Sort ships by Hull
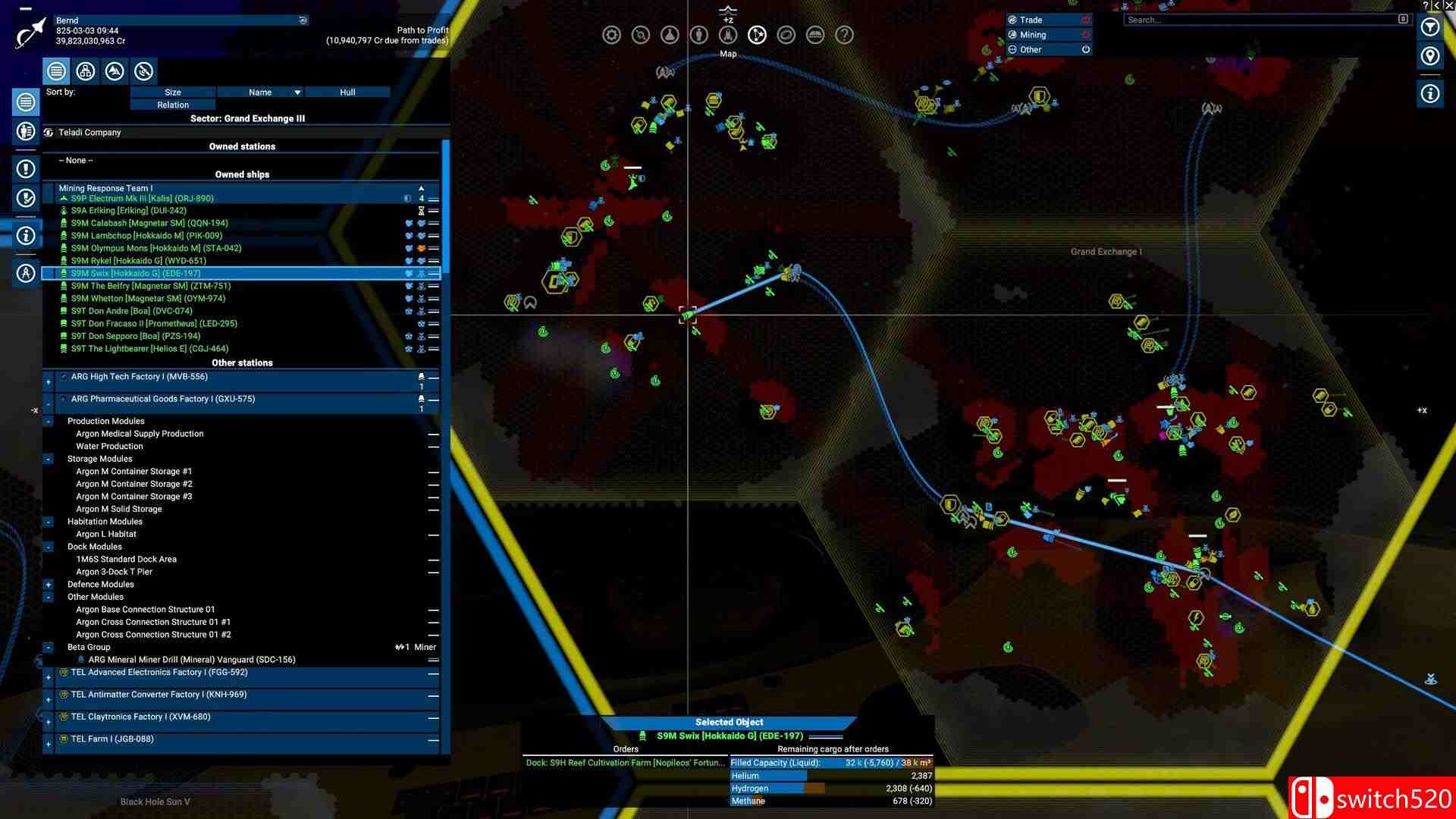This screenshot has width=1456, height=819. (347, 92)
